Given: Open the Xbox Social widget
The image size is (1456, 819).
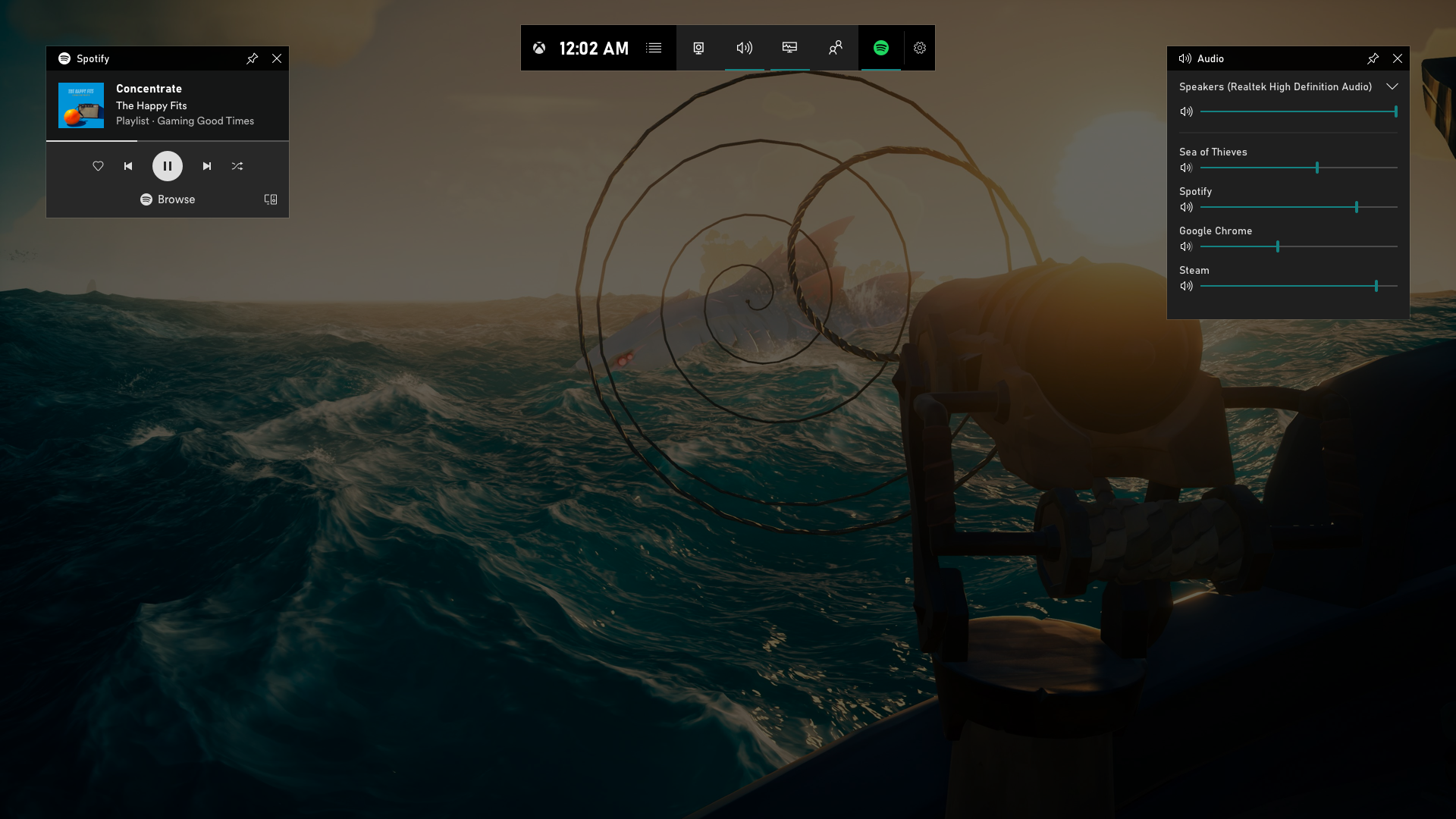Looking at the screenshot, I should [836, 48].
